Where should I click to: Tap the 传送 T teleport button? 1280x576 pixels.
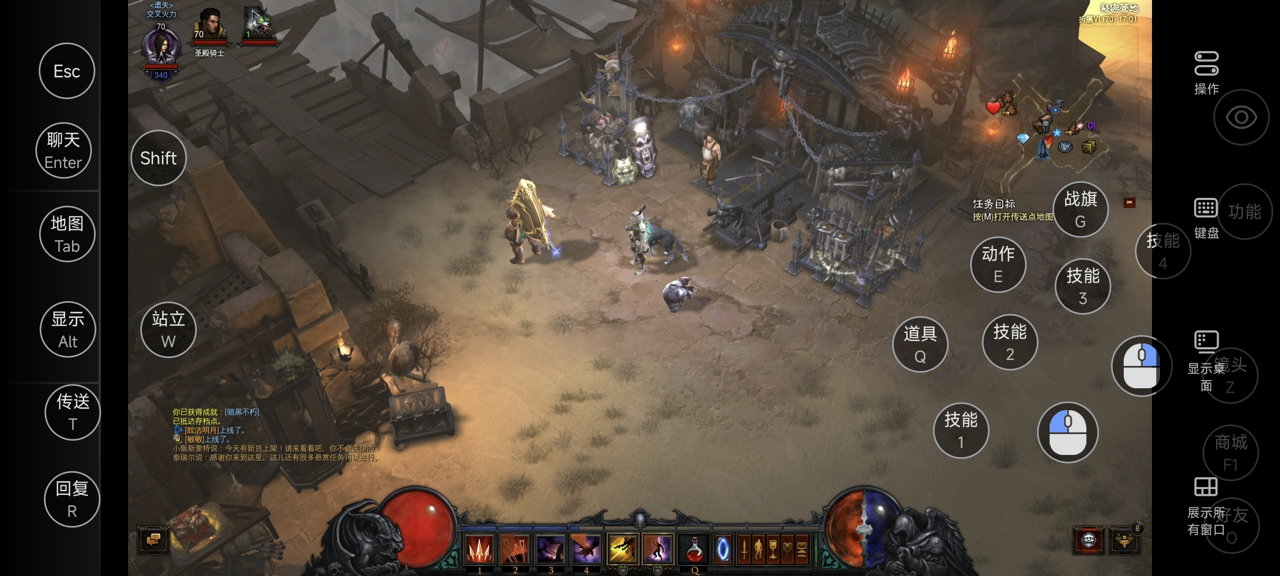pyautogui.click(x=73, y=411)
